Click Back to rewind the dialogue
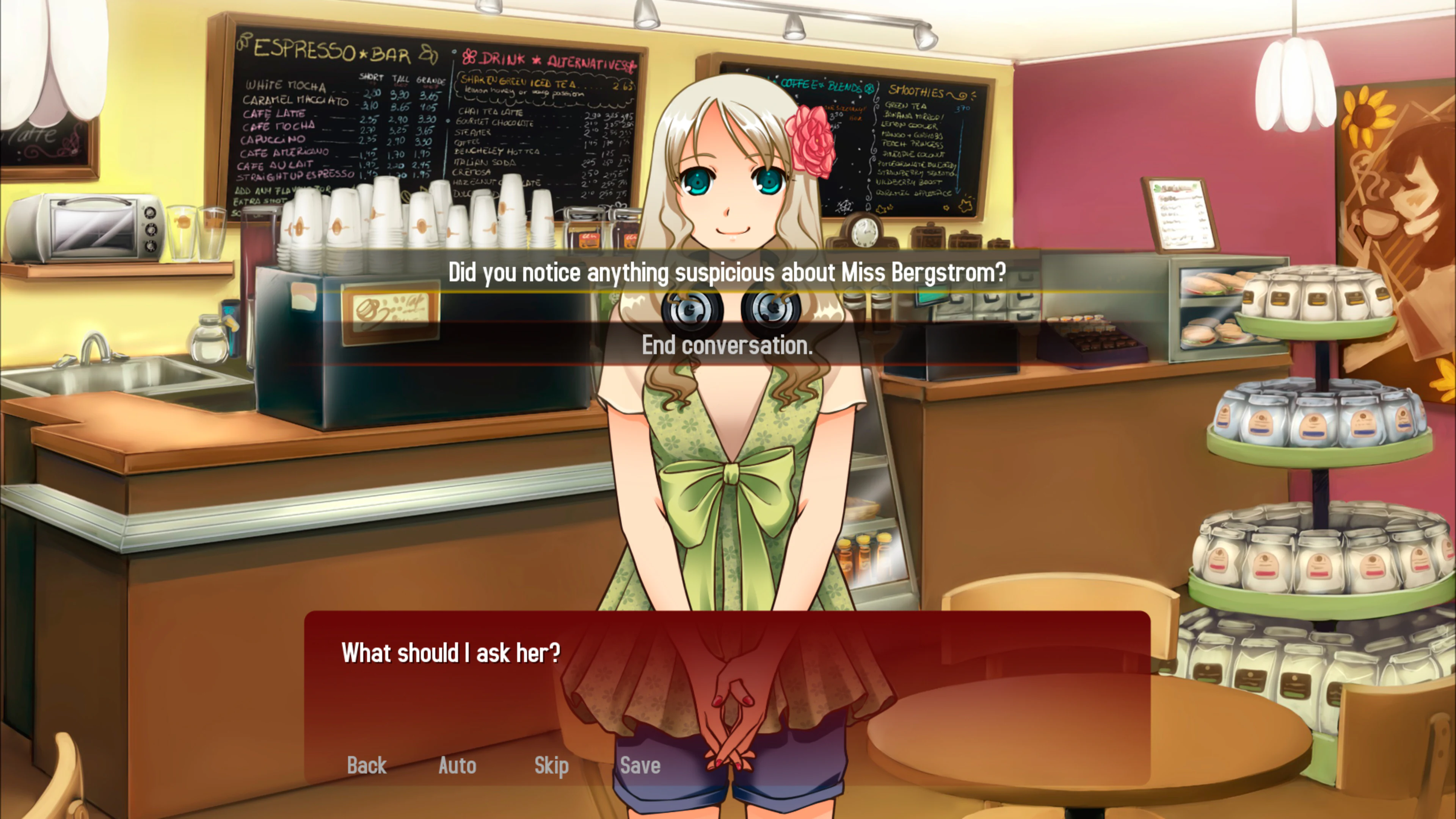1456x819 pixels. tap(367, 765)
